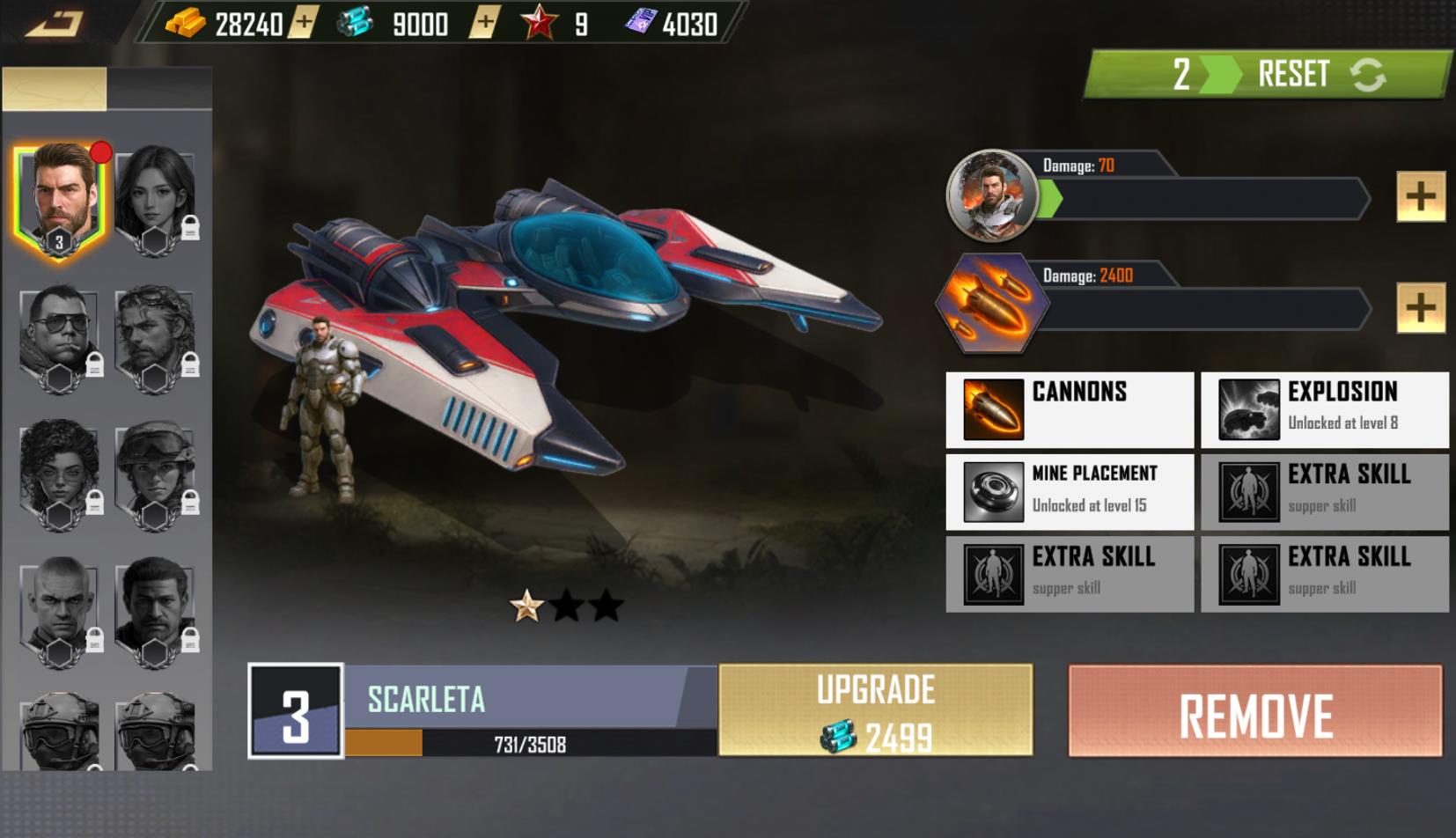
Task: Select the locked bald pilot portrait
Action: pyautogui.click(x=60, y=612)
